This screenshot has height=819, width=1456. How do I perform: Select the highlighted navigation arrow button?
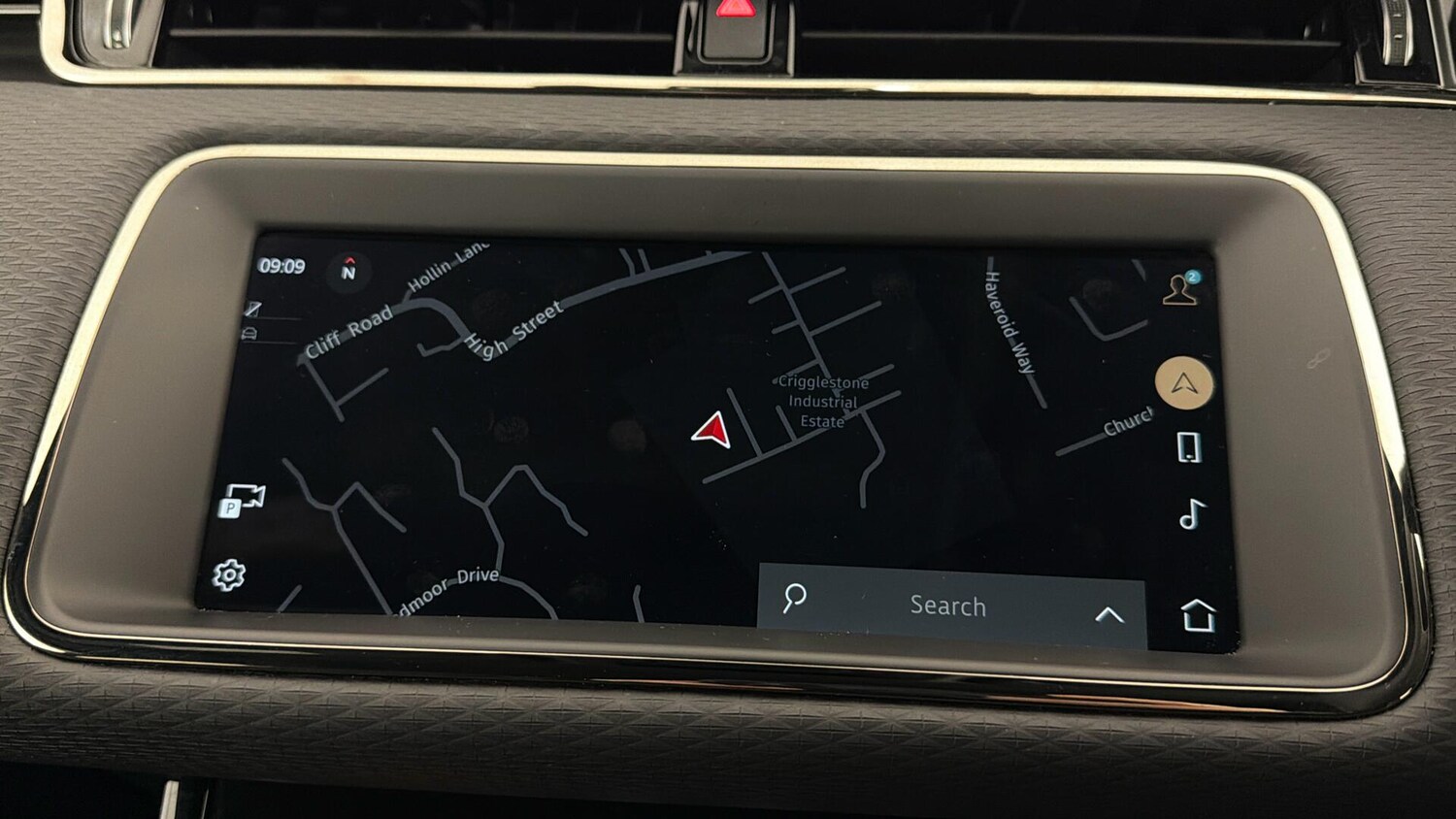coord(1184,383)
